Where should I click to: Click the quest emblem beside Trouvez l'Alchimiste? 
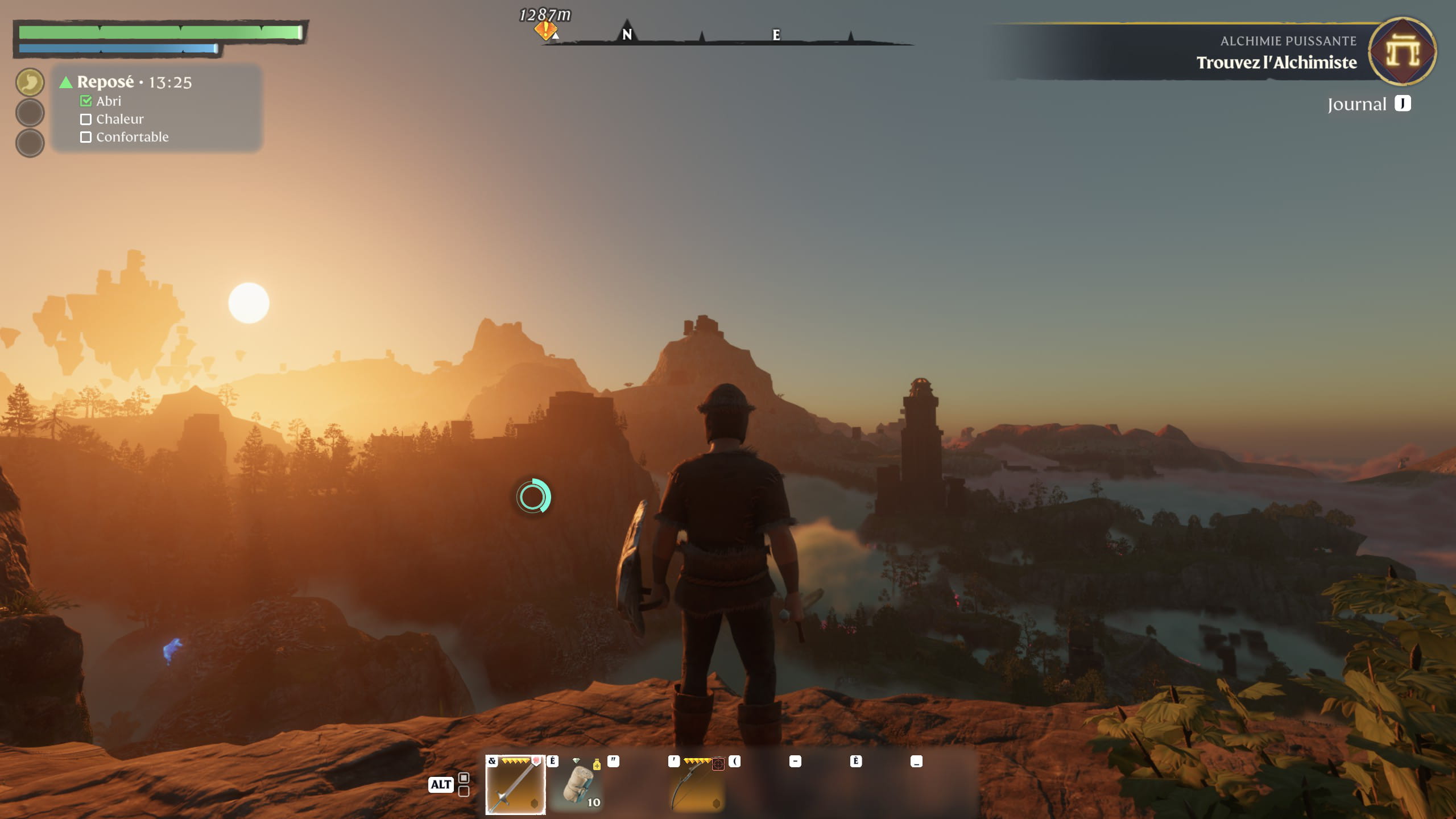click(x=1402, y=51)
